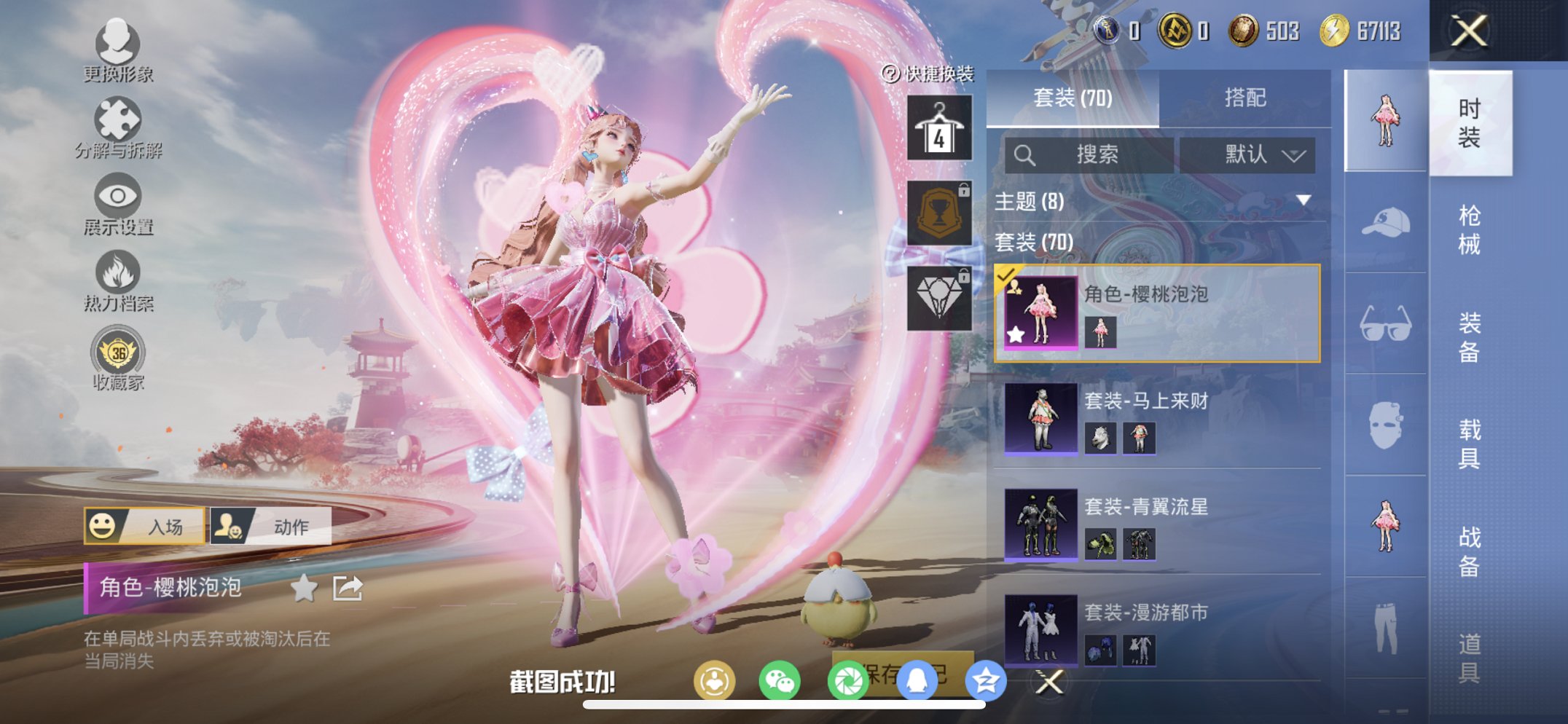Viewport: 1568px width, 724px height.
Task: Share the screenshot via WeChat icon
Action: (x=779, y=682)
